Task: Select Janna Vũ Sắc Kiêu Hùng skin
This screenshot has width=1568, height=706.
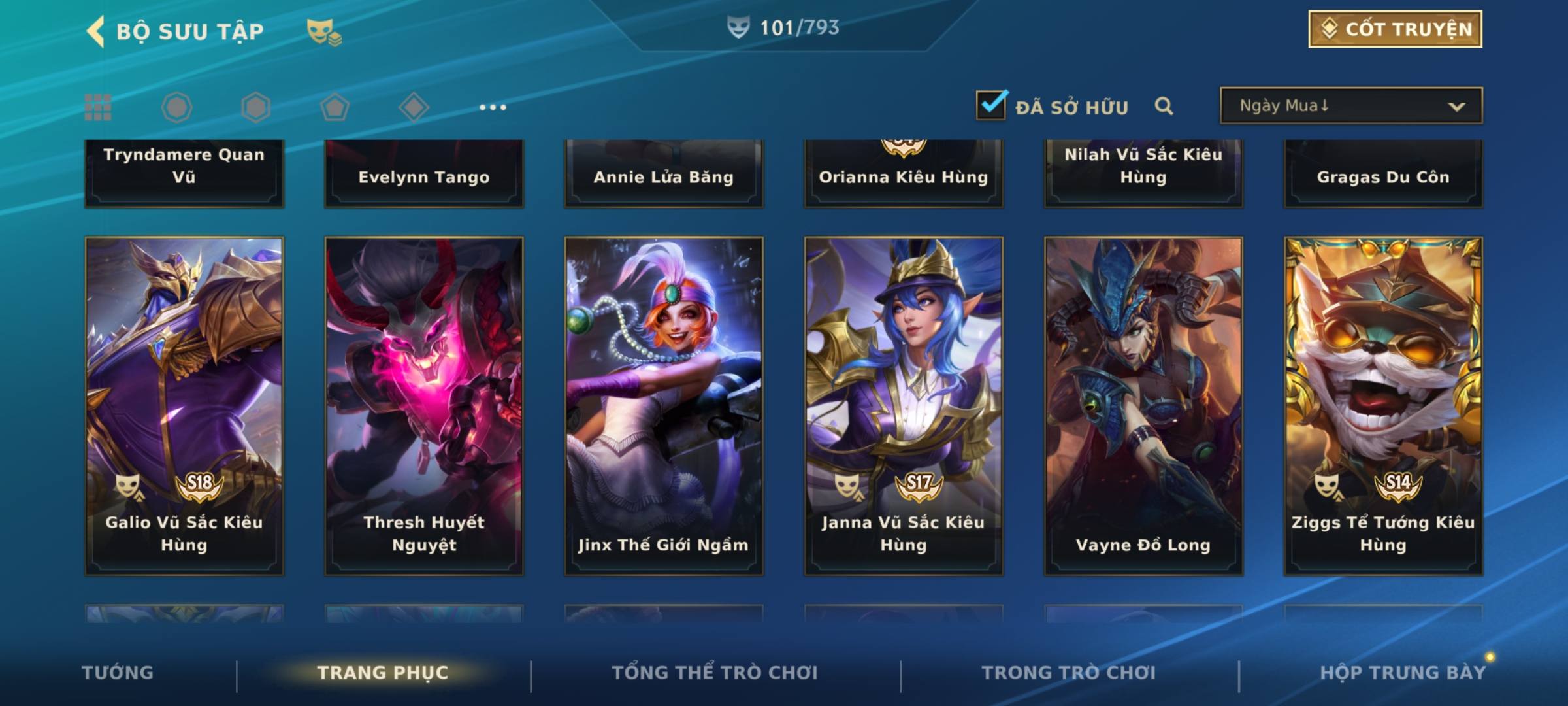Action: click(904, 405)
